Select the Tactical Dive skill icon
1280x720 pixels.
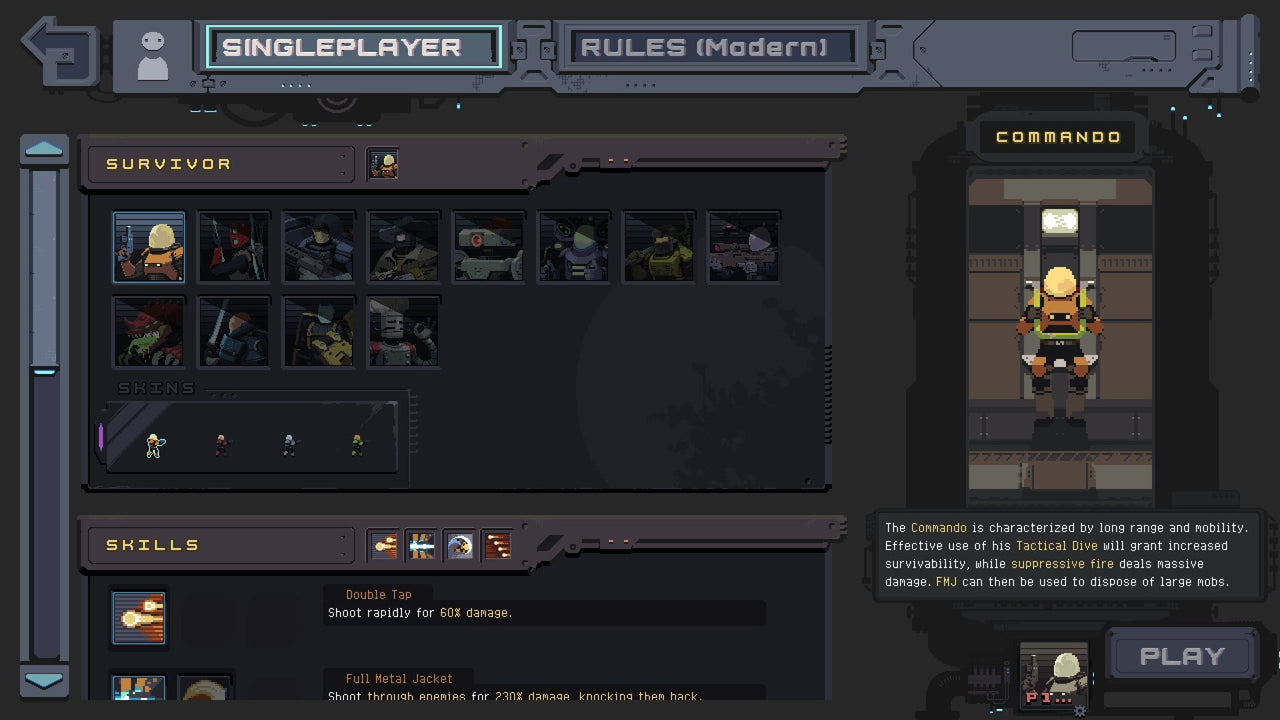click(x=459, y=545)
